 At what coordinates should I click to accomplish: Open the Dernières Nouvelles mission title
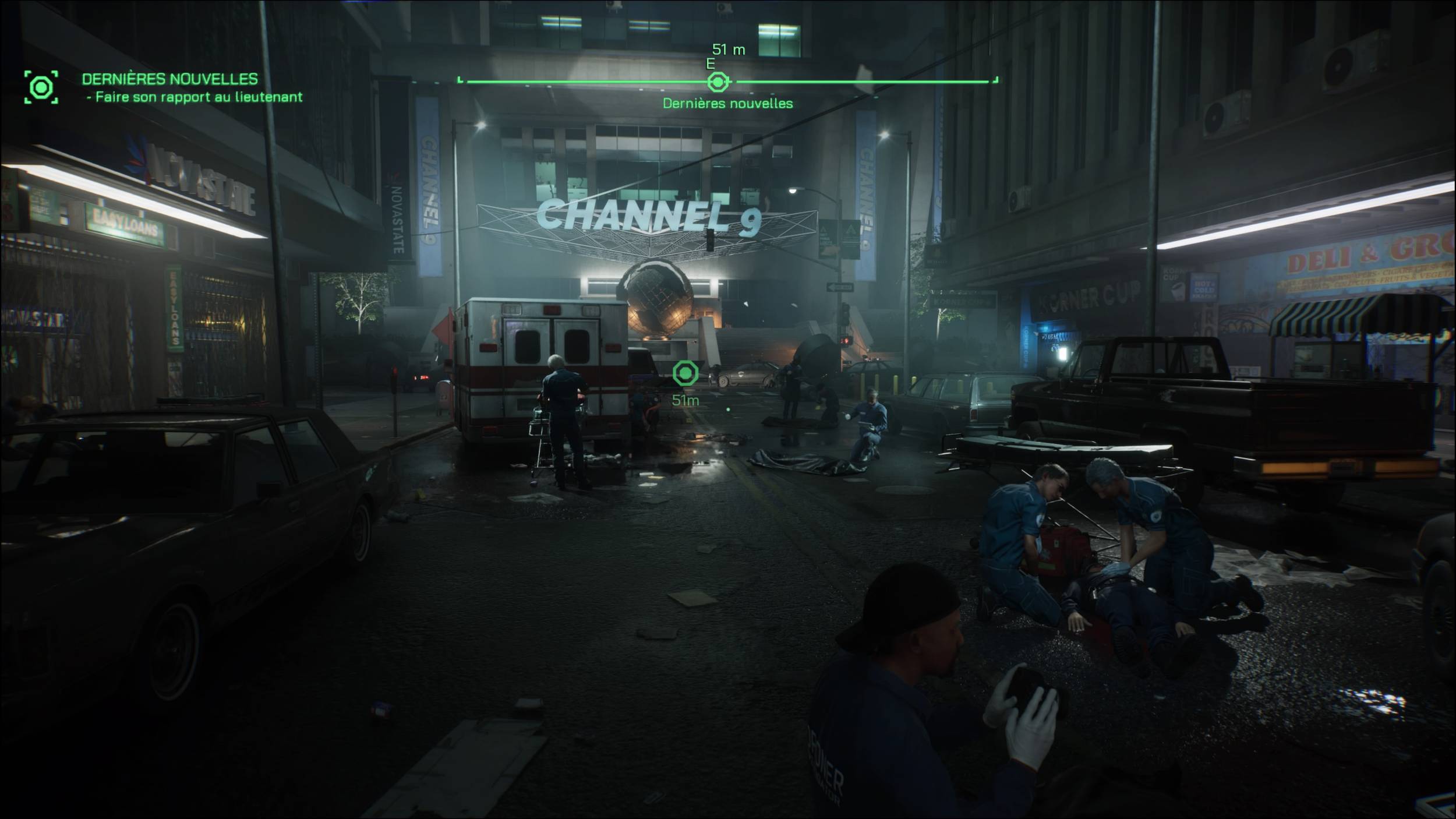click(x=169, y=79)
